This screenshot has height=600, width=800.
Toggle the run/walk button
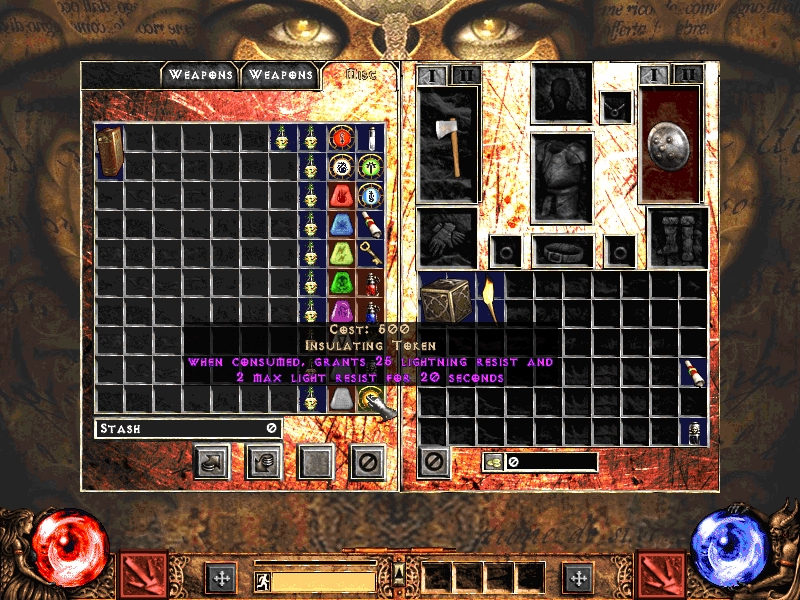[262, 580]
